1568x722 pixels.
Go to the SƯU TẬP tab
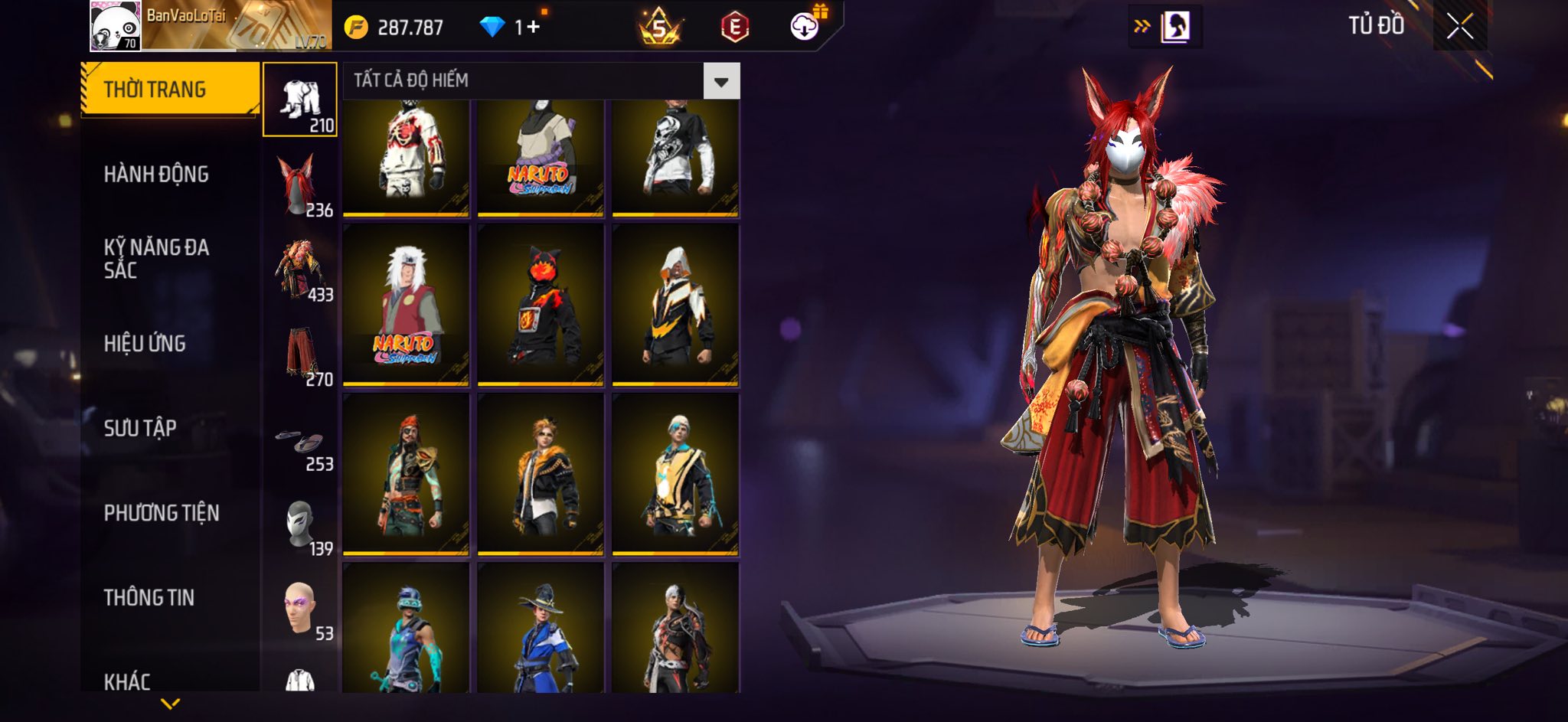coord(141,428)
